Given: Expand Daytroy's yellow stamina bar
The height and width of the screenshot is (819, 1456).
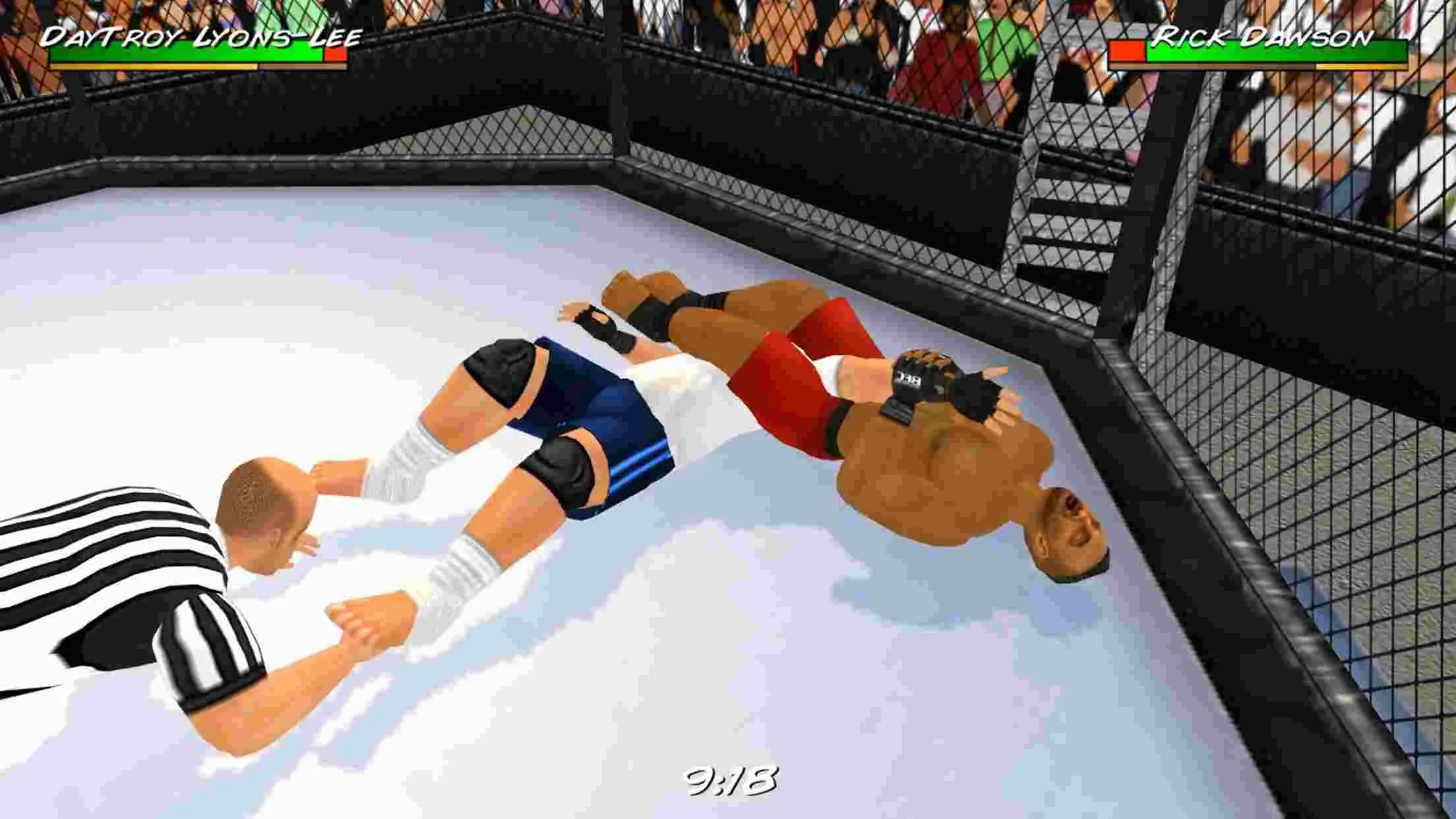Looking at the screenshot, I should tap(152, 66).
